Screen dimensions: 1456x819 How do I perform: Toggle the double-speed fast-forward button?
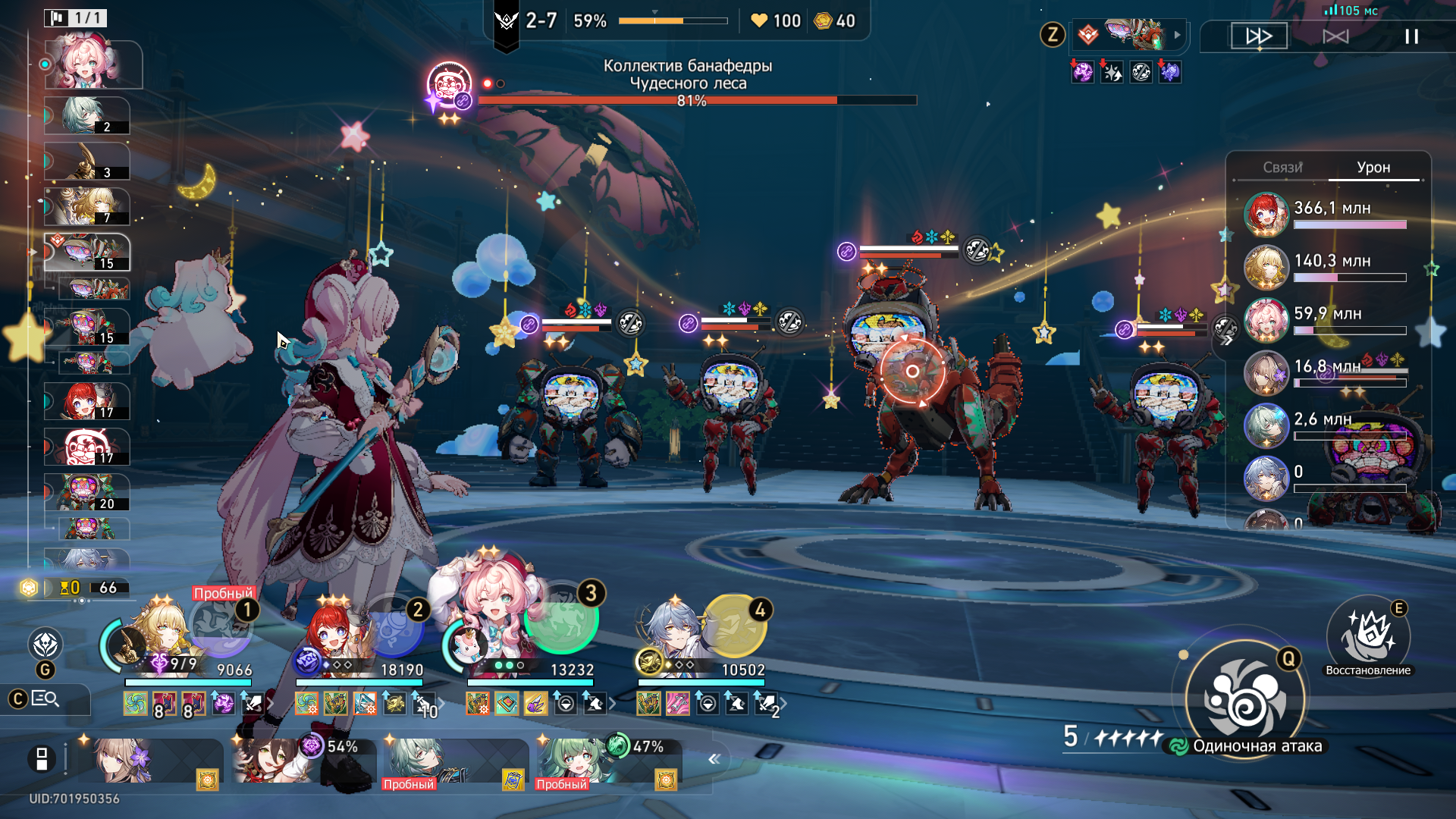click(1259, 36)
